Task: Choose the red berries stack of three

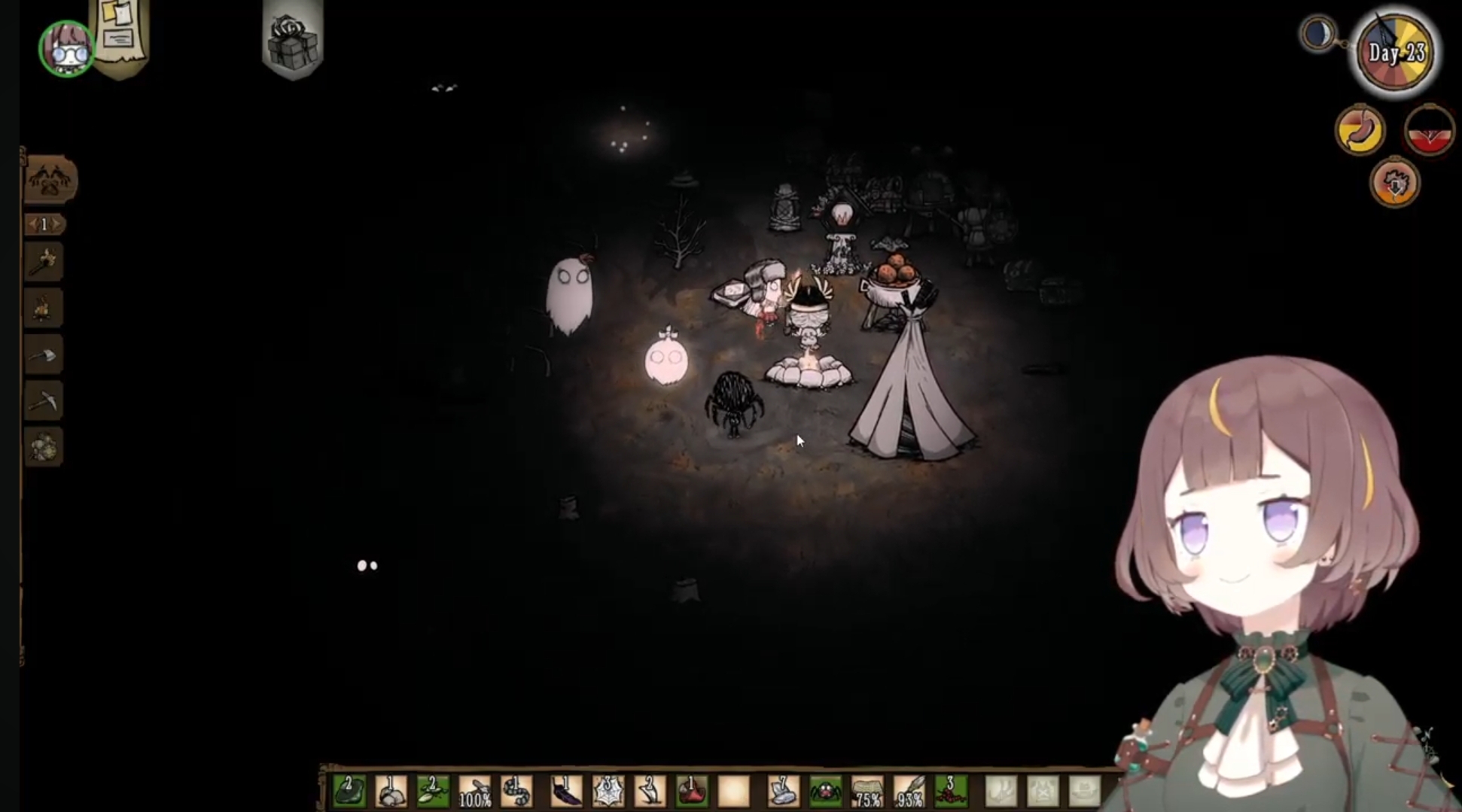Action: click(x=950, y=791)
